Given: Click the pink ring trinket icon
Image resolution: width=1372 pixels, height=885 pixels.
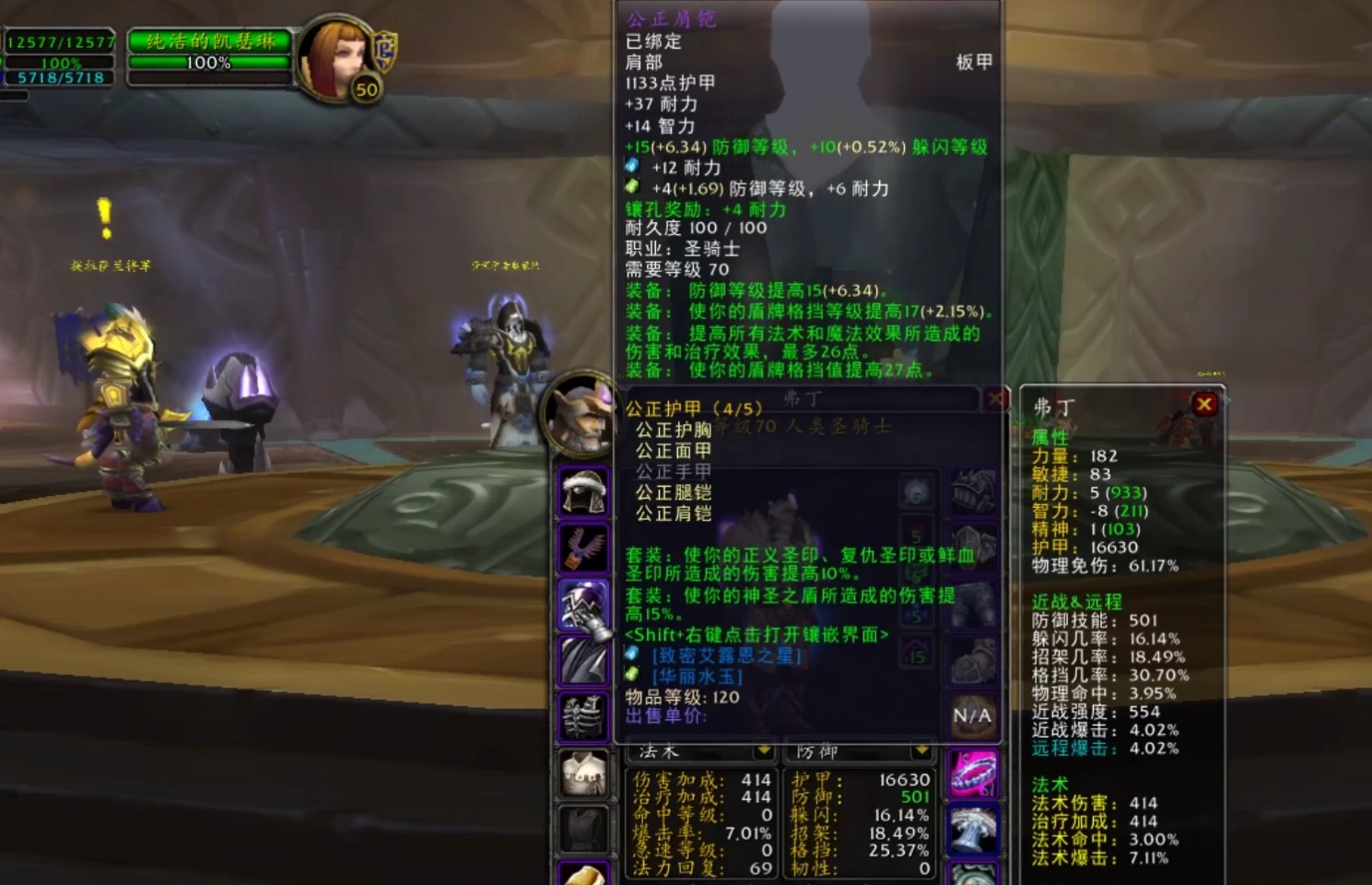Looking at the screenshot, I should pyautogui.click(x=973, y=774).
